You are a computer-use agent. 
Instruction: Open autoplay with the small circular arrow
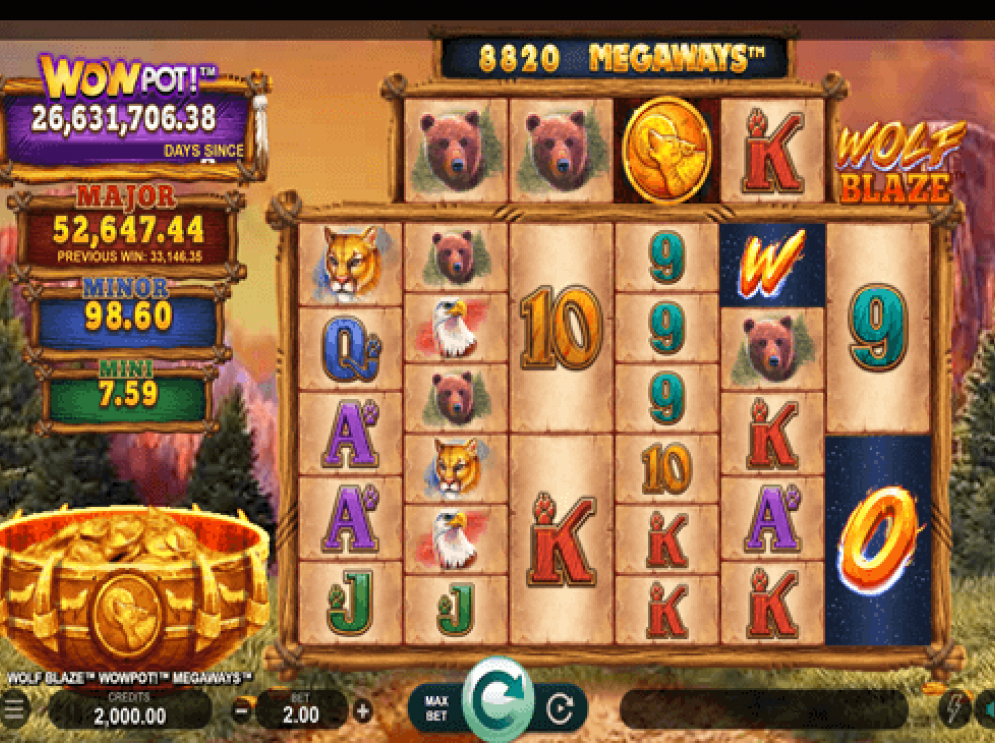click(560, 710)
